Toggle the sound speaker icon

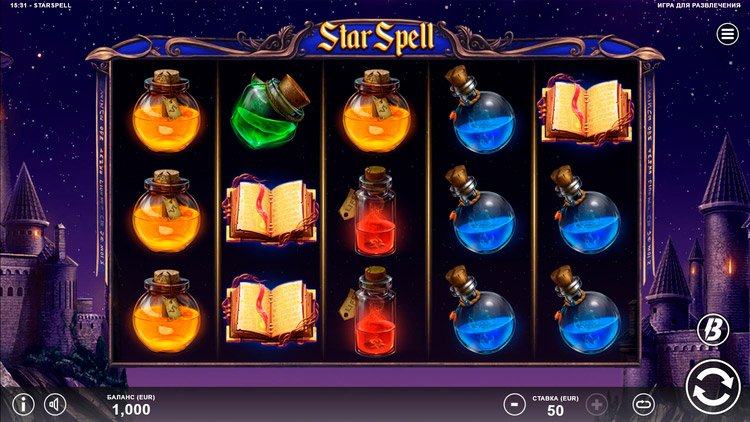click(x=55, y=405)
